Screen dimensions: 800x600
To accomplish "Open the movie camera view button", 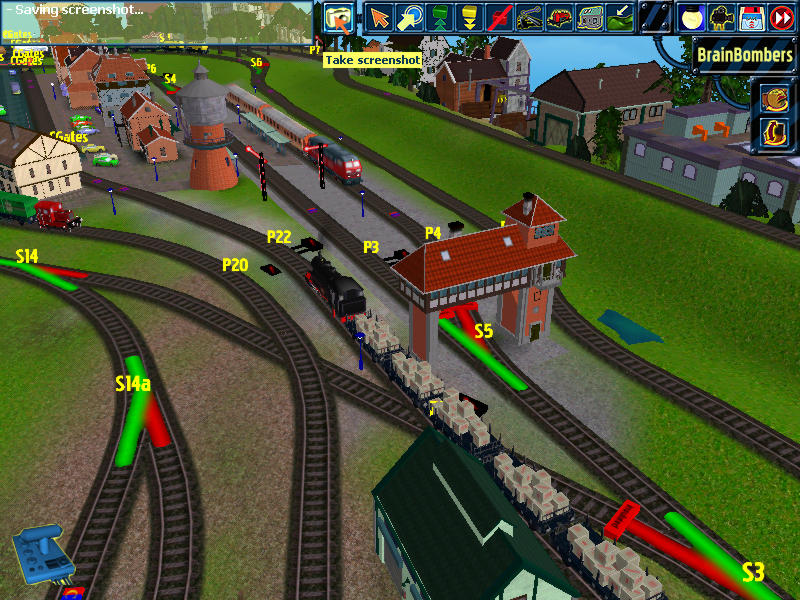I will (721, 18).
